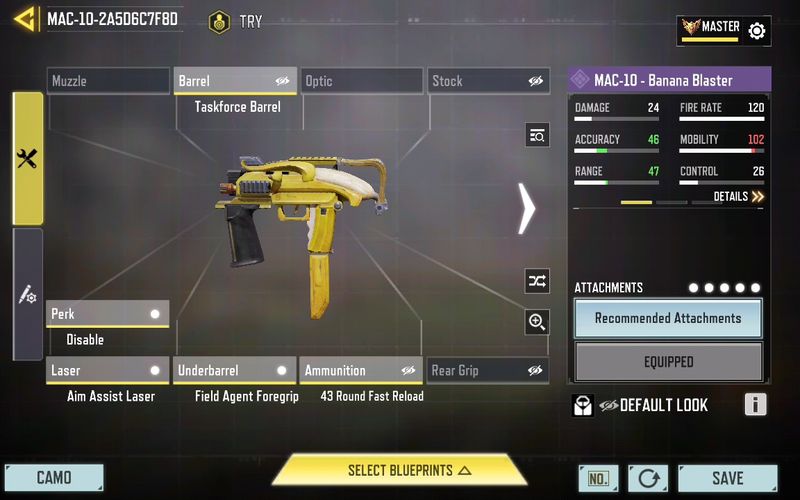Select the Stock attachment slot
This screenshot has width=800, height=500.
tap(489, 81)
